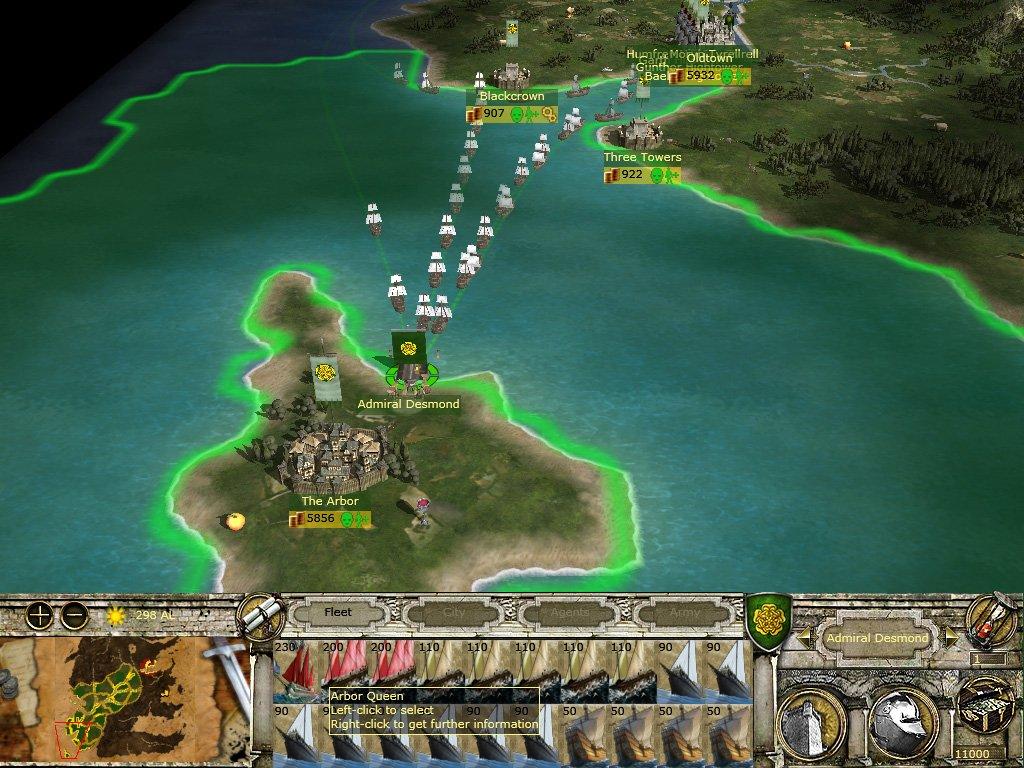
Task: Switch to the Army tab
Action: click(x=683, y=612)
